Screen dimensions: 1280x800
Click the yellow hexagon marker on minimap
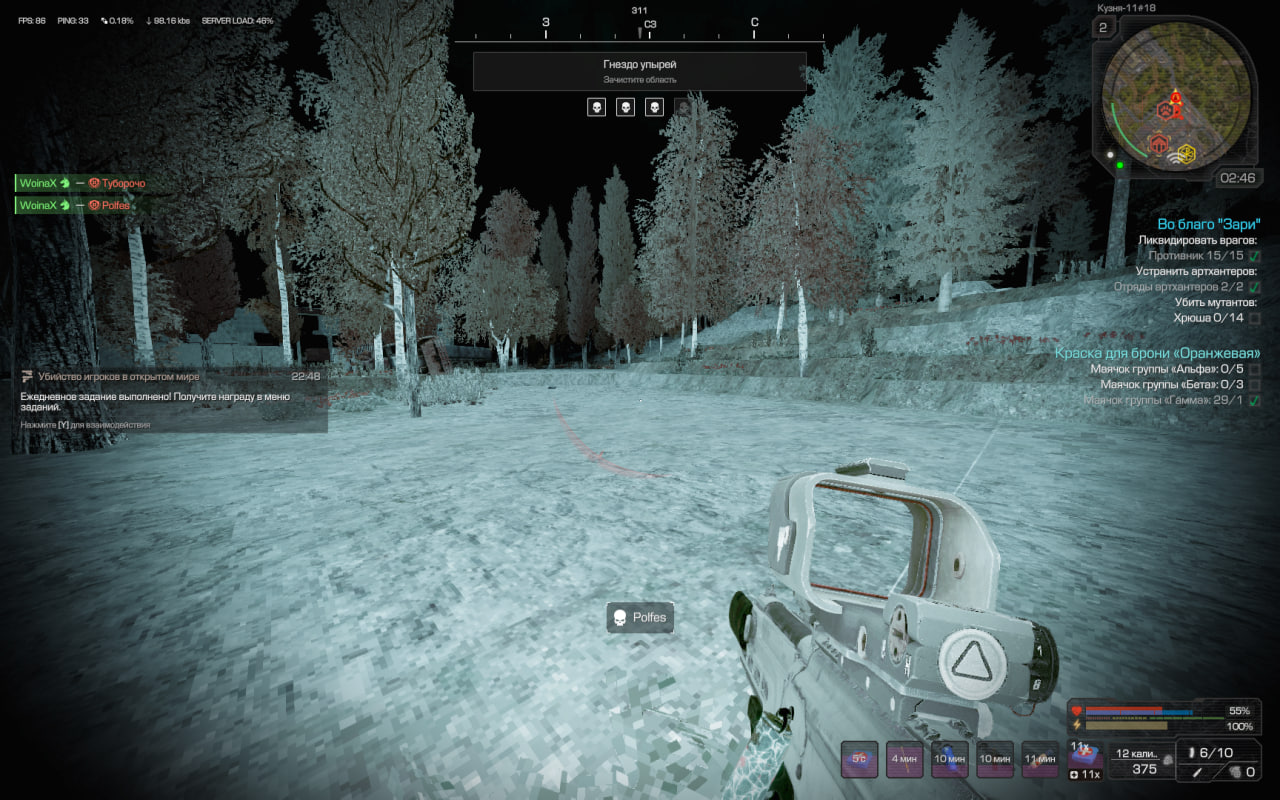(x=1186, y=153)
